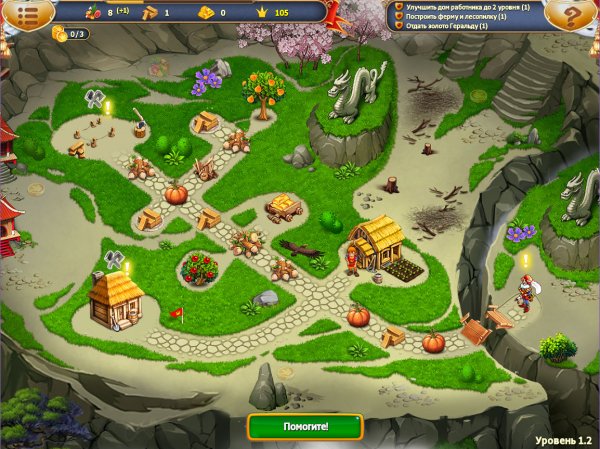600x449 pixels.
Task: Open the question mark help button
Action: (x=571, y=17)
